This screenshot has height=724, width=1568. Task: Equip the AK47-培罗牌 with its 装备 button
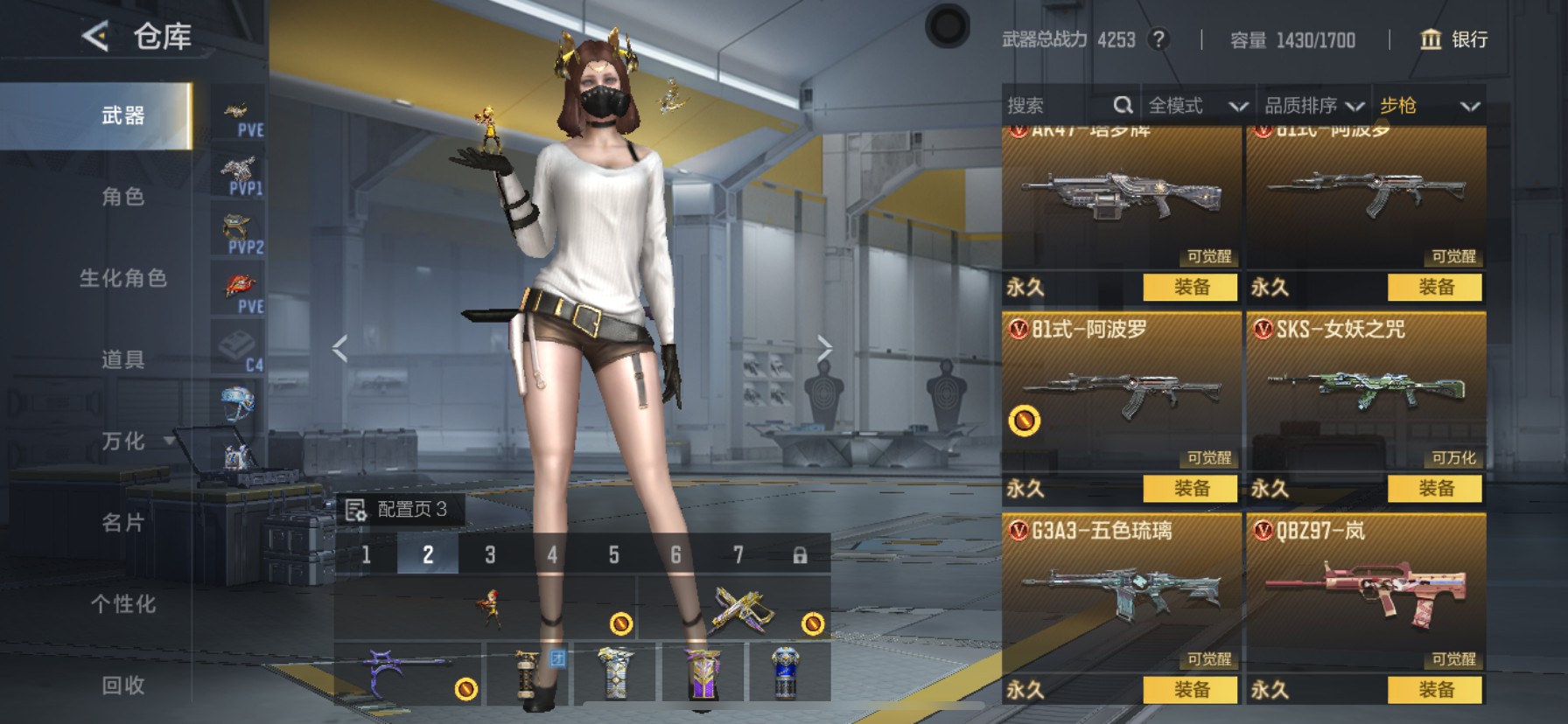pos(1188,288)
